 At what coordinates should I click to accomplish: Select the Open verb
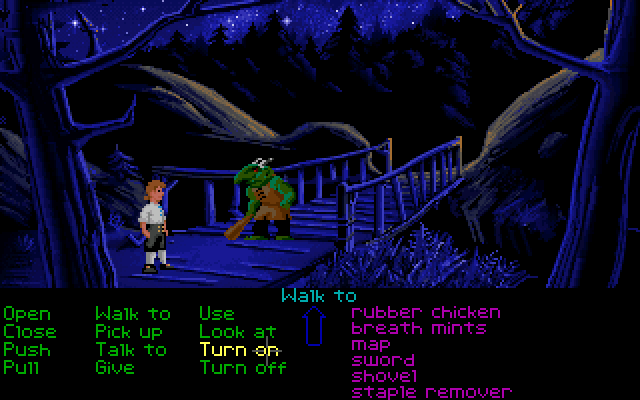[x=27, y=314]
